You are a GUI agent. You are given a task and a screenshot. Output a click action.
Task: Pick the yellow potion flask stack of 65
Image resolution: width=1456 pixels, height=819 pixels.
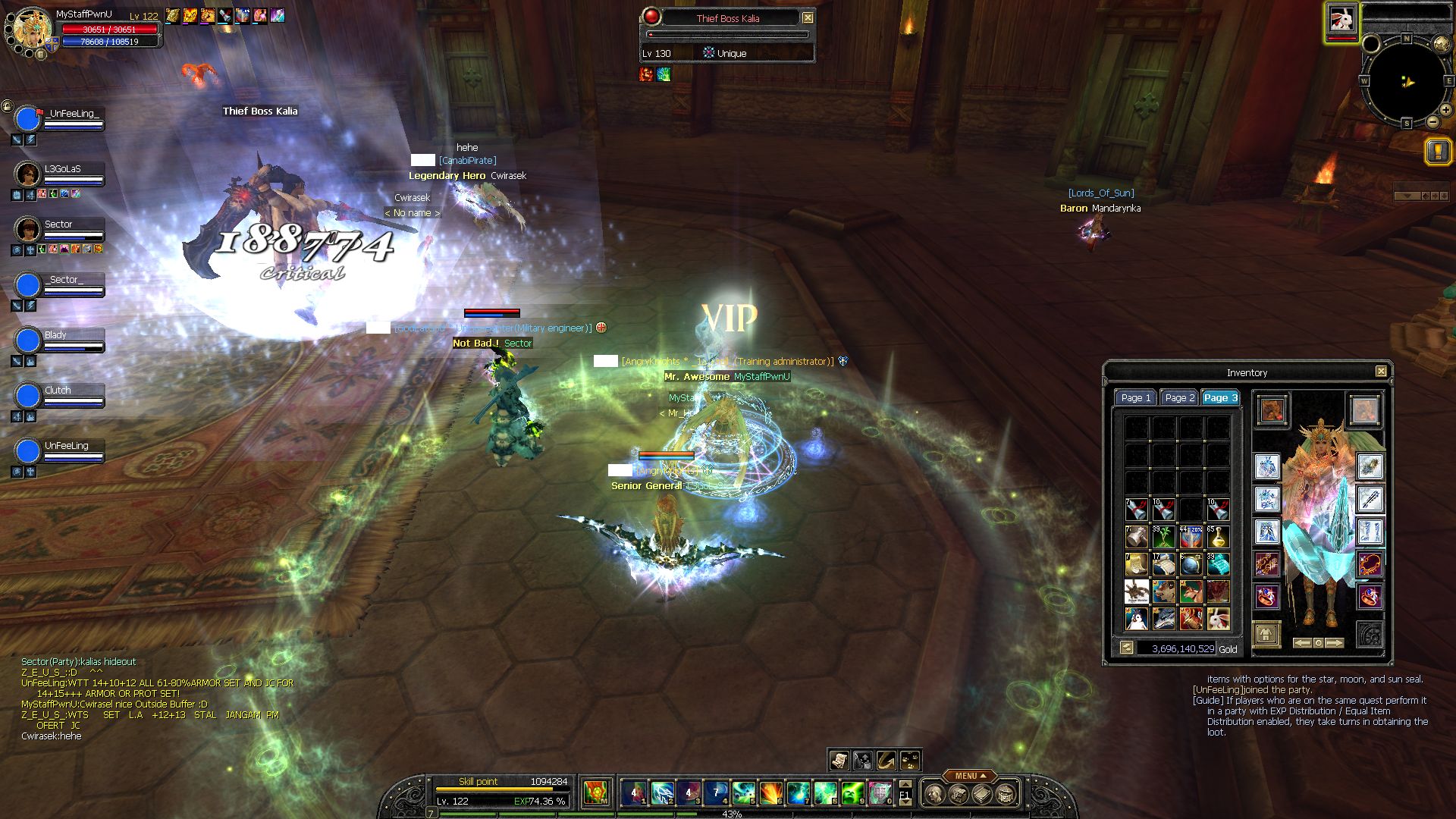pos(1218,537)
